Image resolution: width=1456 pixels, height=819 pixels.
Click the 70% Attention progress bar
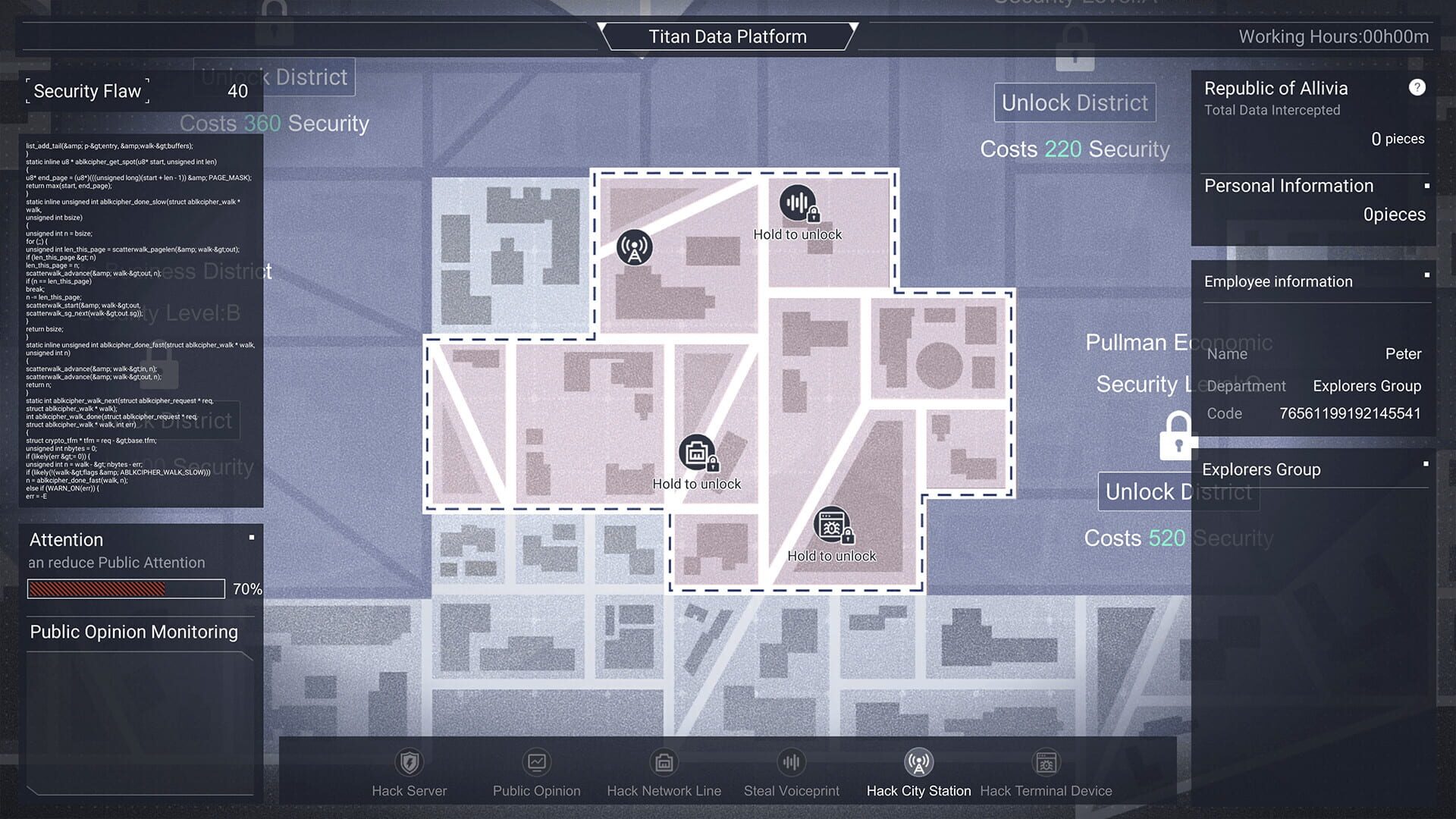[125, 588]
